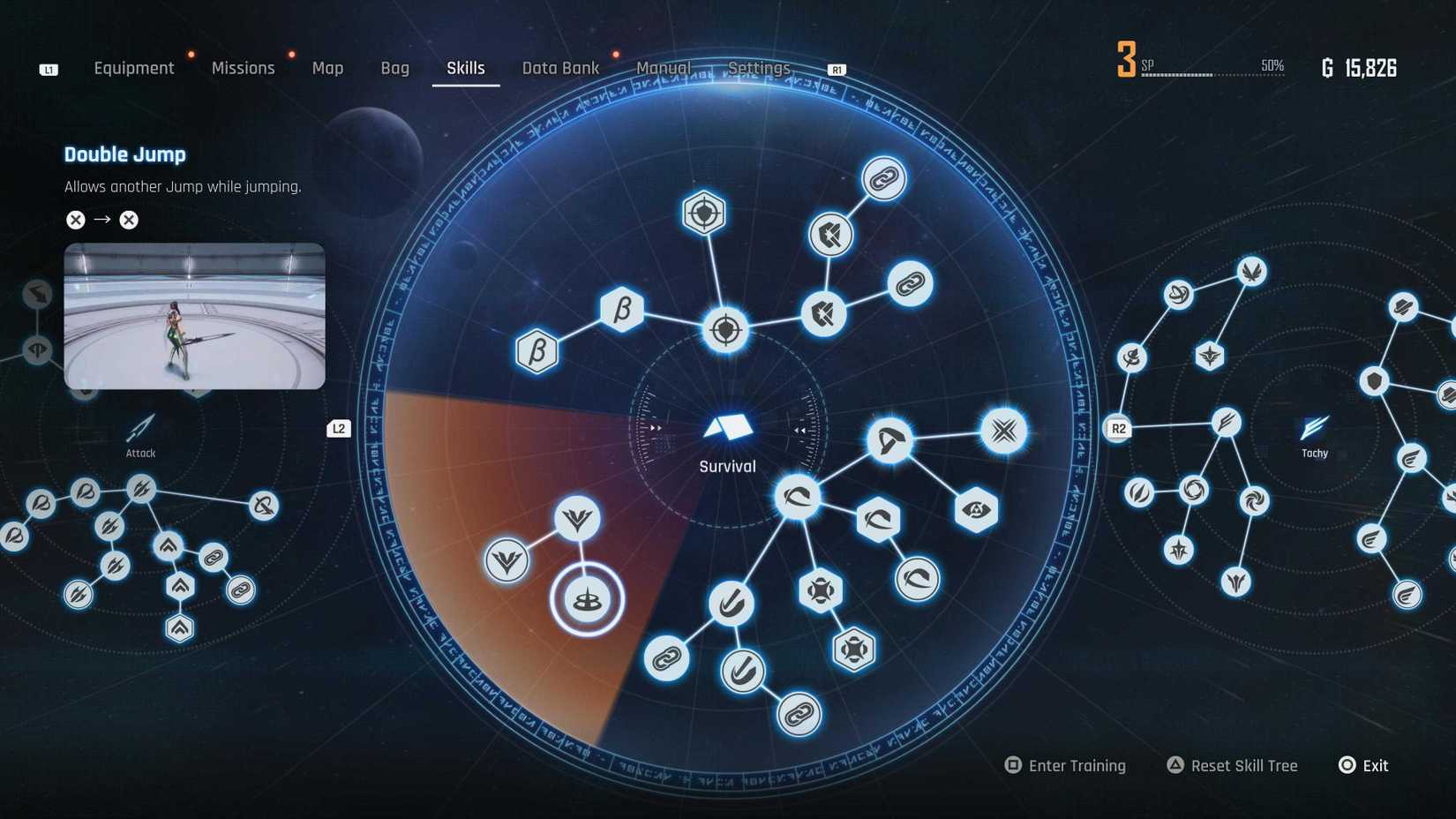Image resolution: width=1456 pixels, height=819 pixels.
Task: Switch to the Skills tab
Action: [465, 67]
